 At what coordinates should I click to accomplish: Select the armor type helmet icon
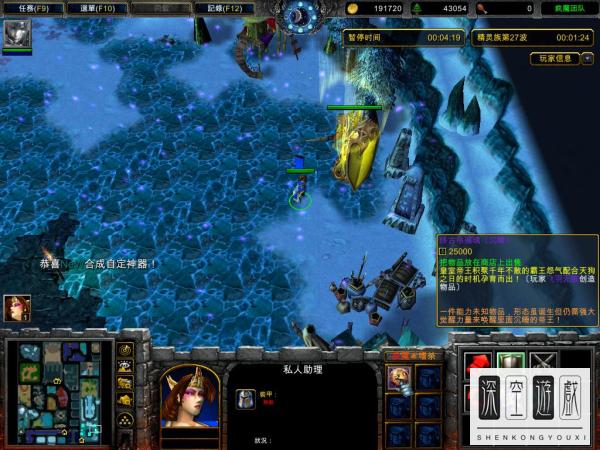pos(244,399)
